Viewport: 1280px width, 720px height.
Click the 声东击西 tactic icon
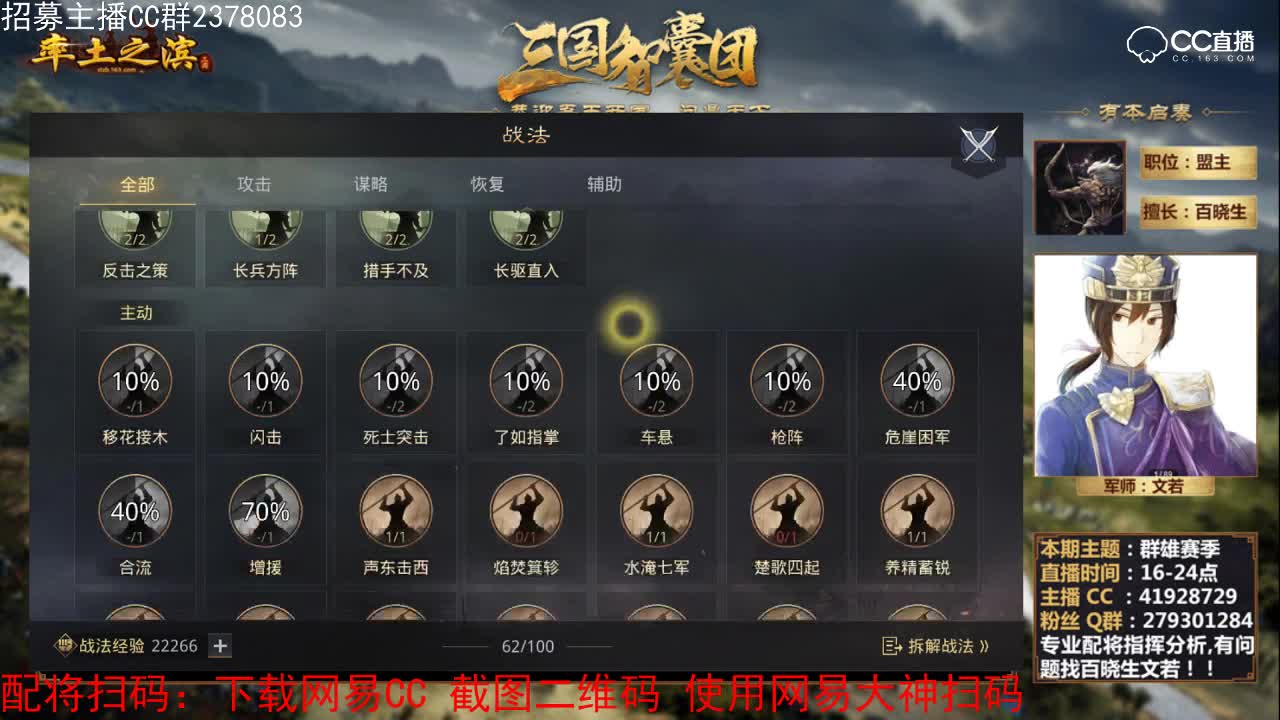click(396, 512)
